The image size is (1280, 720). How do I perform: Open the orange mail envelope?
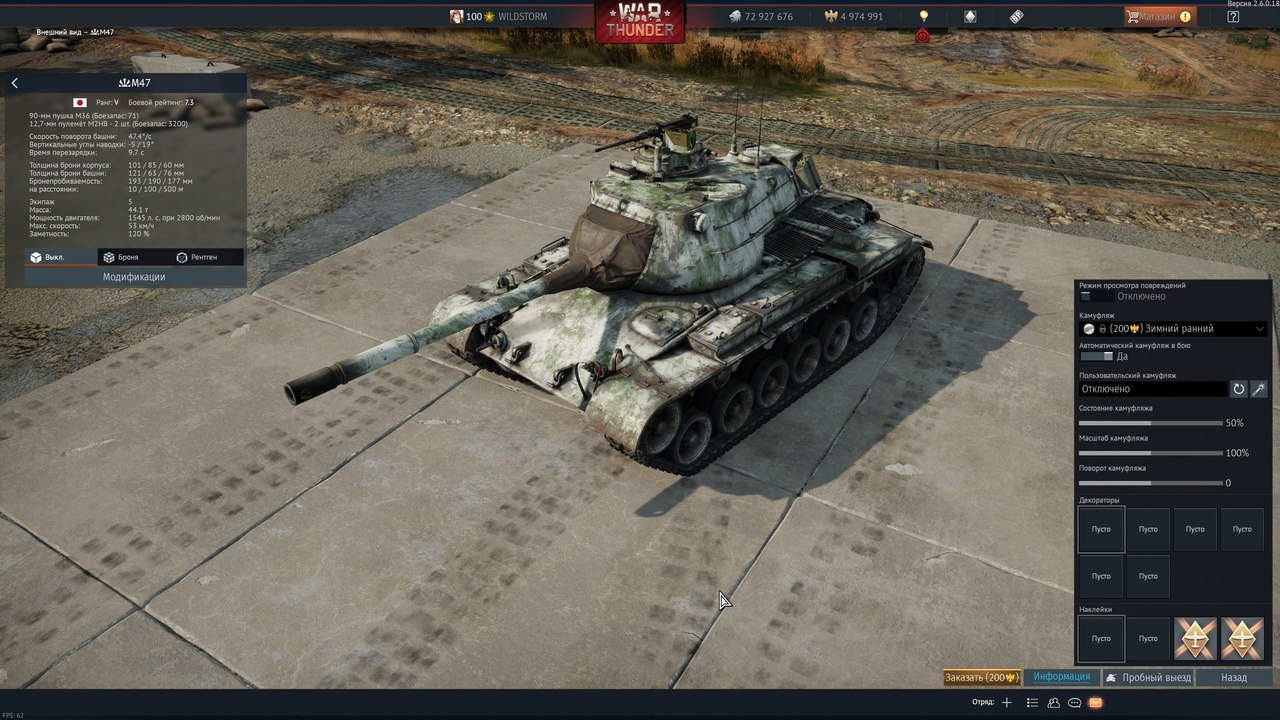coord(1096,702)
